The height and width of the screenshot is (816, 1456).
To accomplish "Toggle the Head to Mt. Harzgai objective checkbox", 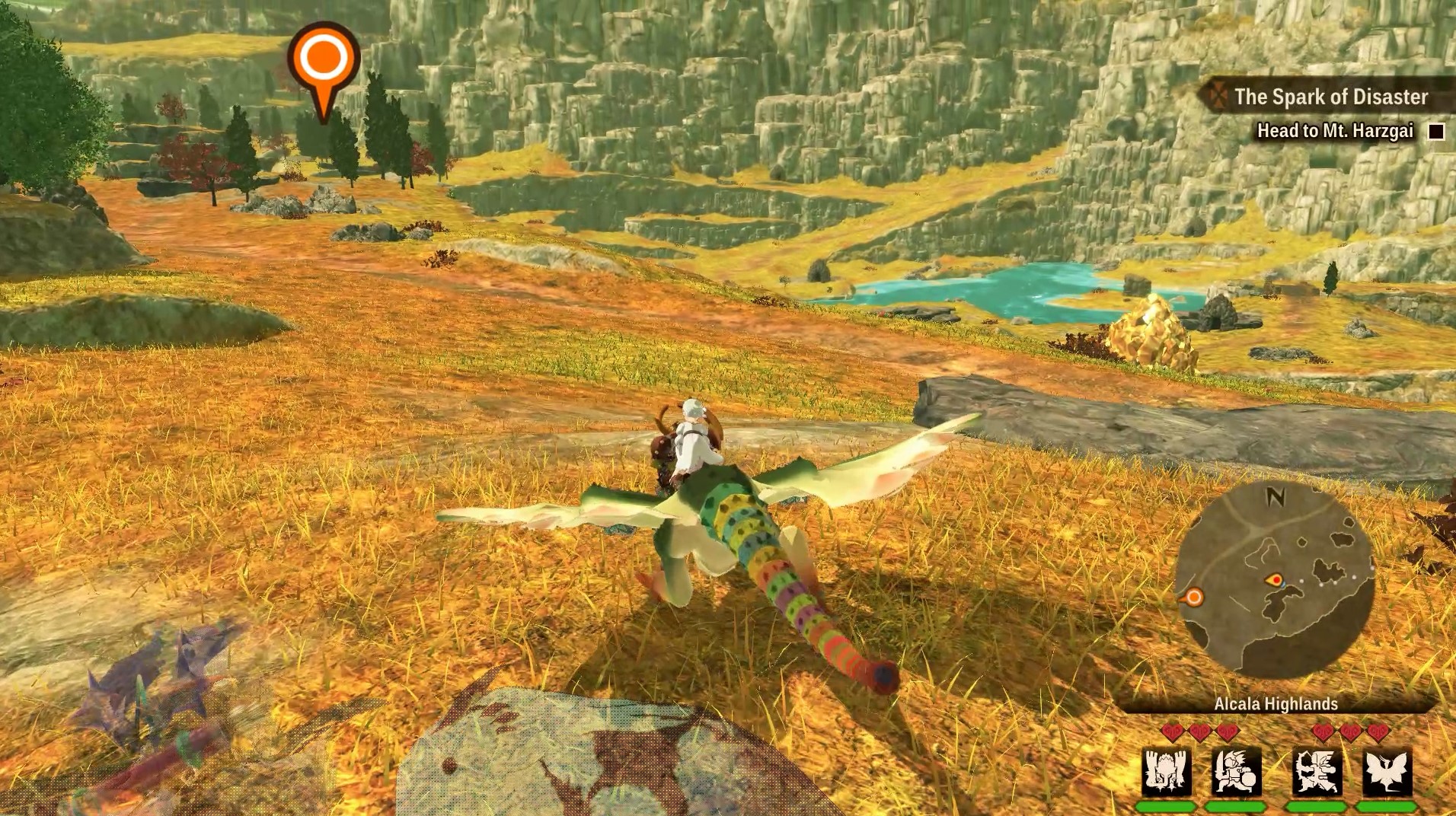I will tap(1436, 132).
